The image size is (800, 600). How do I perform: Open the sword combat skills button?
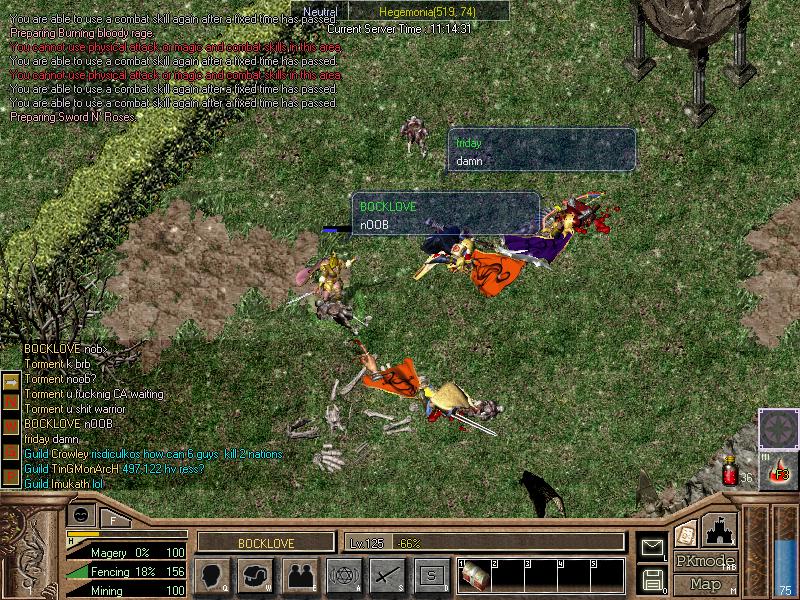tap(387, 576)
